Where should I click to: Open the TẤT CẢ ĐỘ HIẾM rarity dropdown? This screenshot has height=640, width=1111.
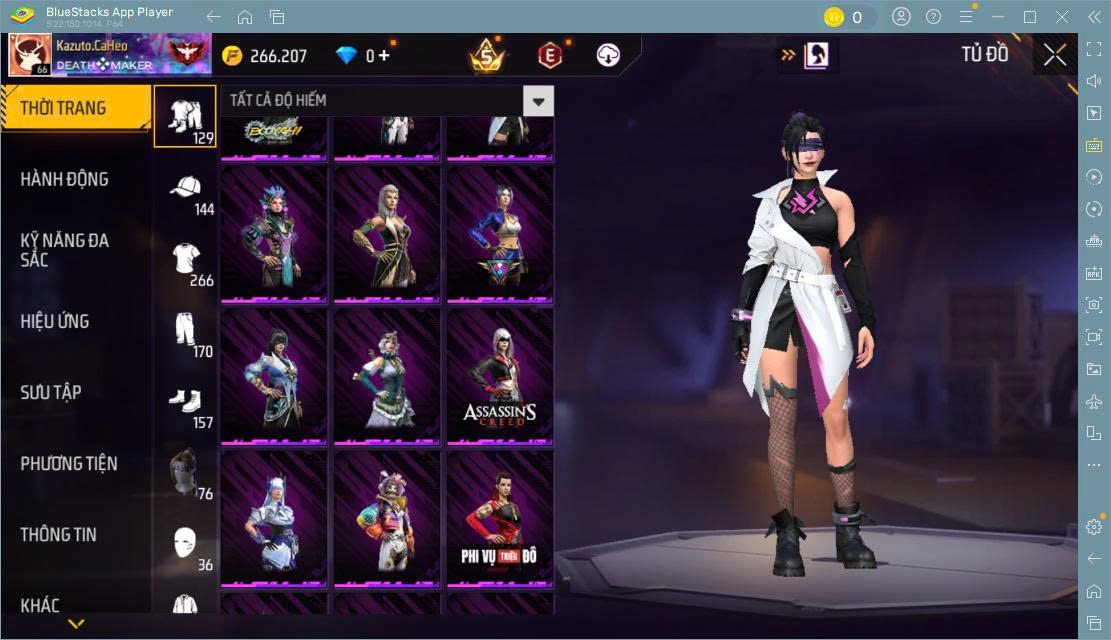(x=539, y=100)
